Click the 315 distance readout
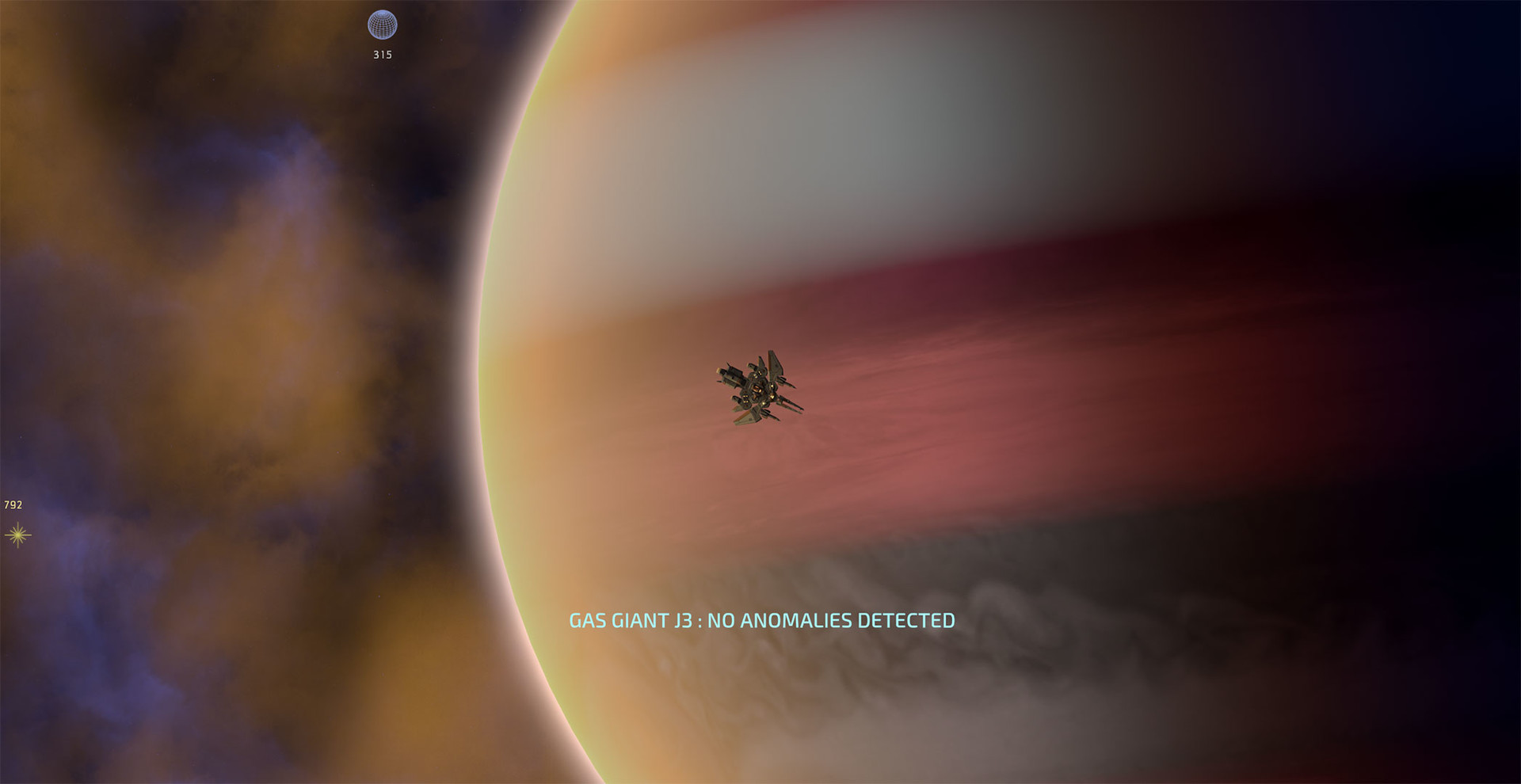This screenshot has height=784, width=1521. [x=383, y=55]
